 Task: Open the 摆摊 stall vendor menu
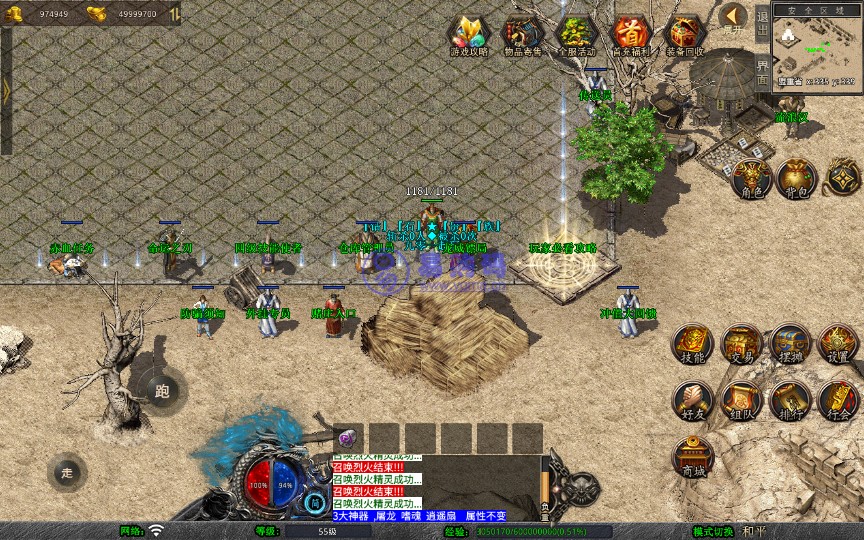coord(790,344)
